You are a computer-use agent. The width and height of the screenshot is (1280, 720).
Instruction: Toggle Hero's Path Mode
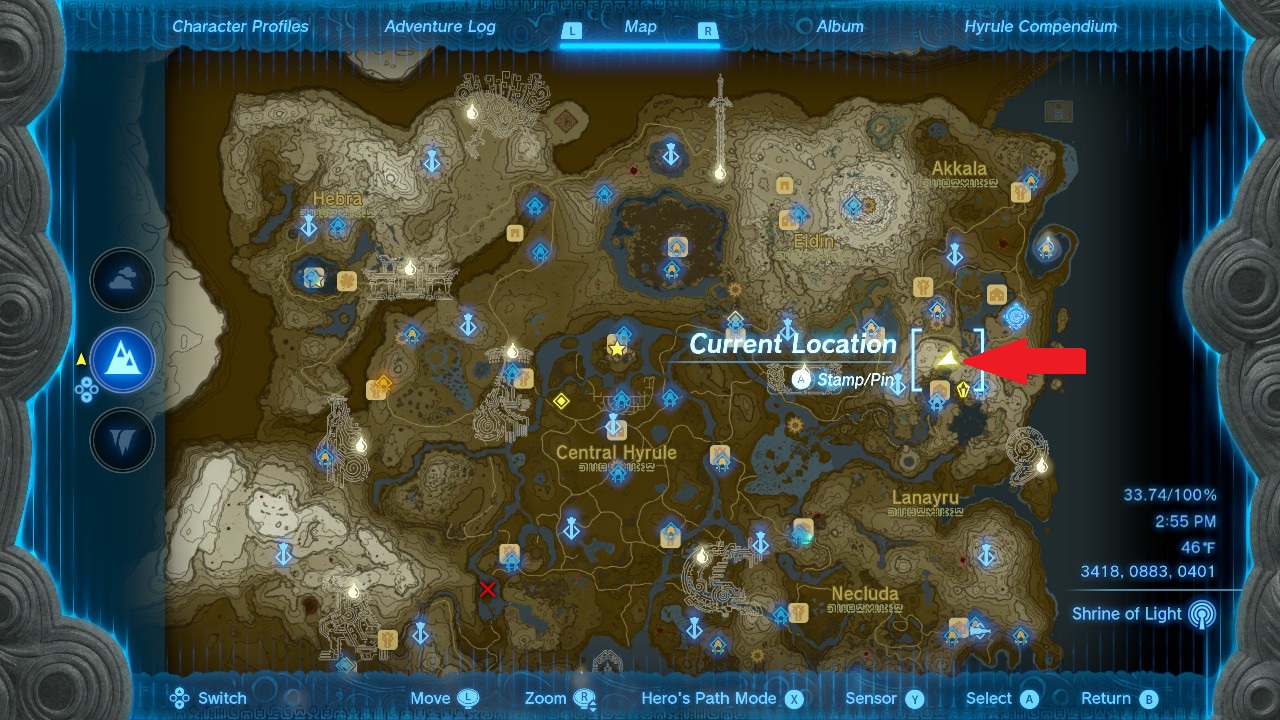(720, 698)
